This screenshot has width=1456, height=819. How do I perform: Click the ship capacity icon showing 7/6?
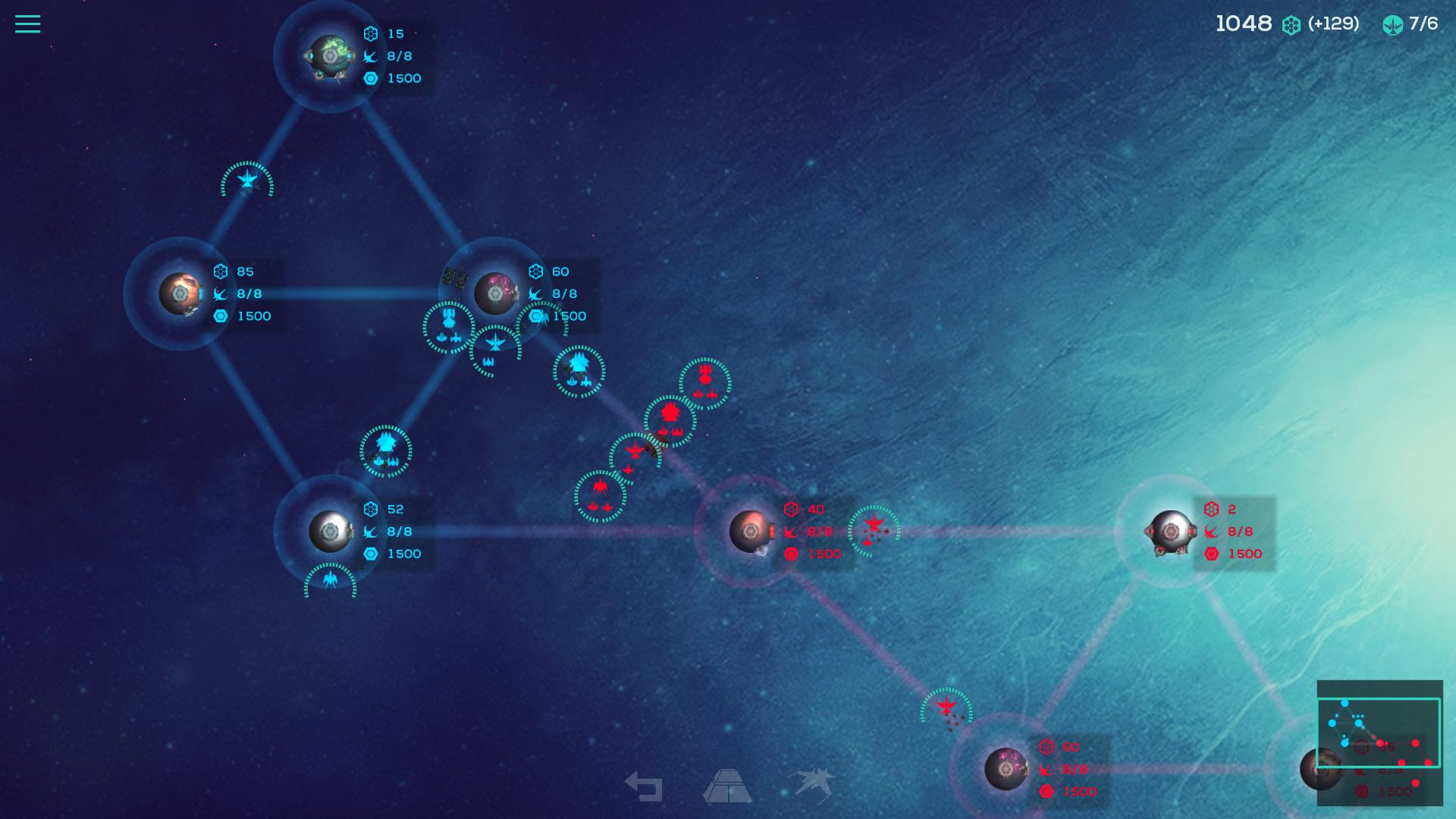[1392, 24]
